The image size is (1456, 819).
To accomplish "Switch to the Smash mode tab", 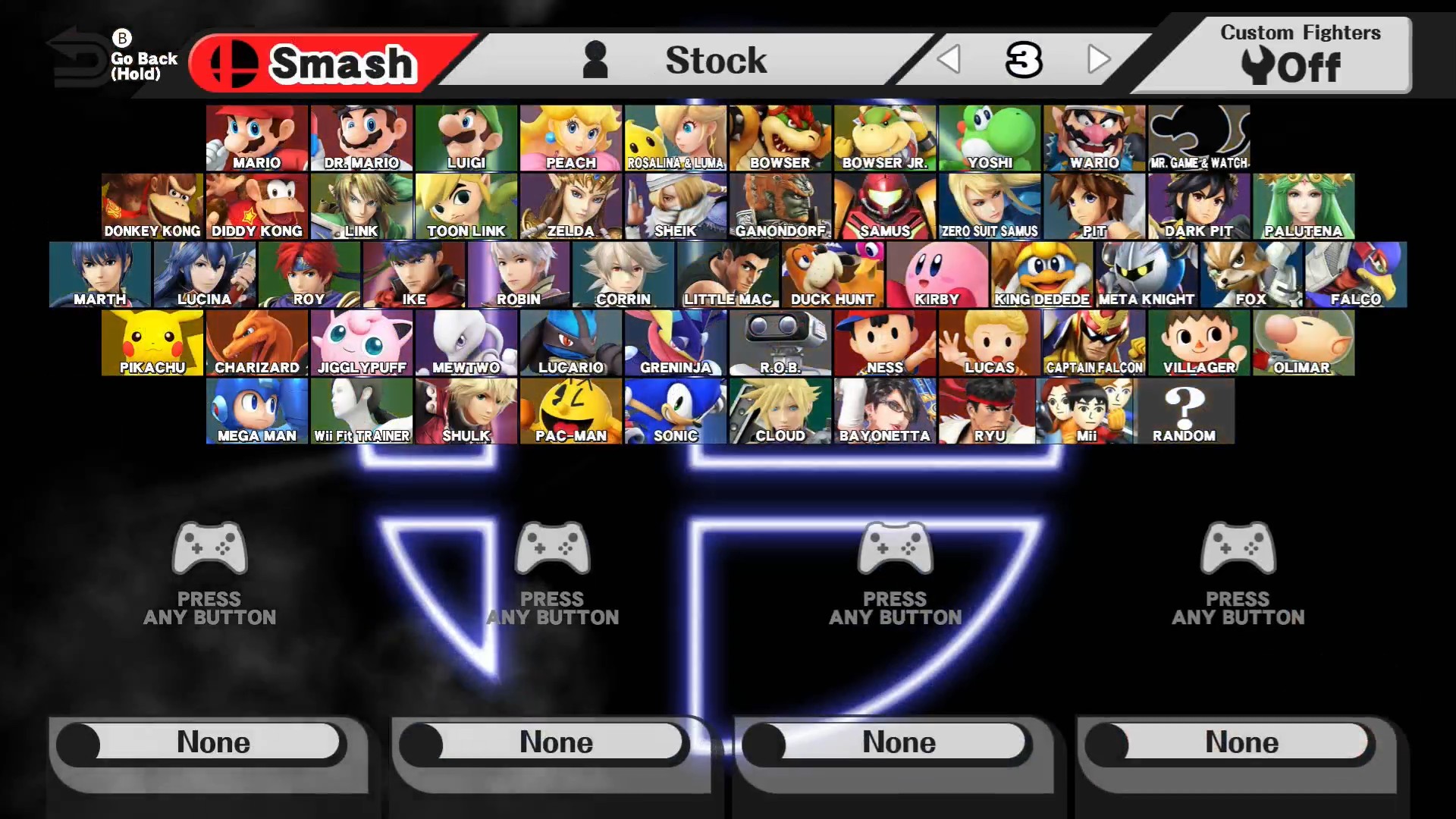I will coord(326,61).
